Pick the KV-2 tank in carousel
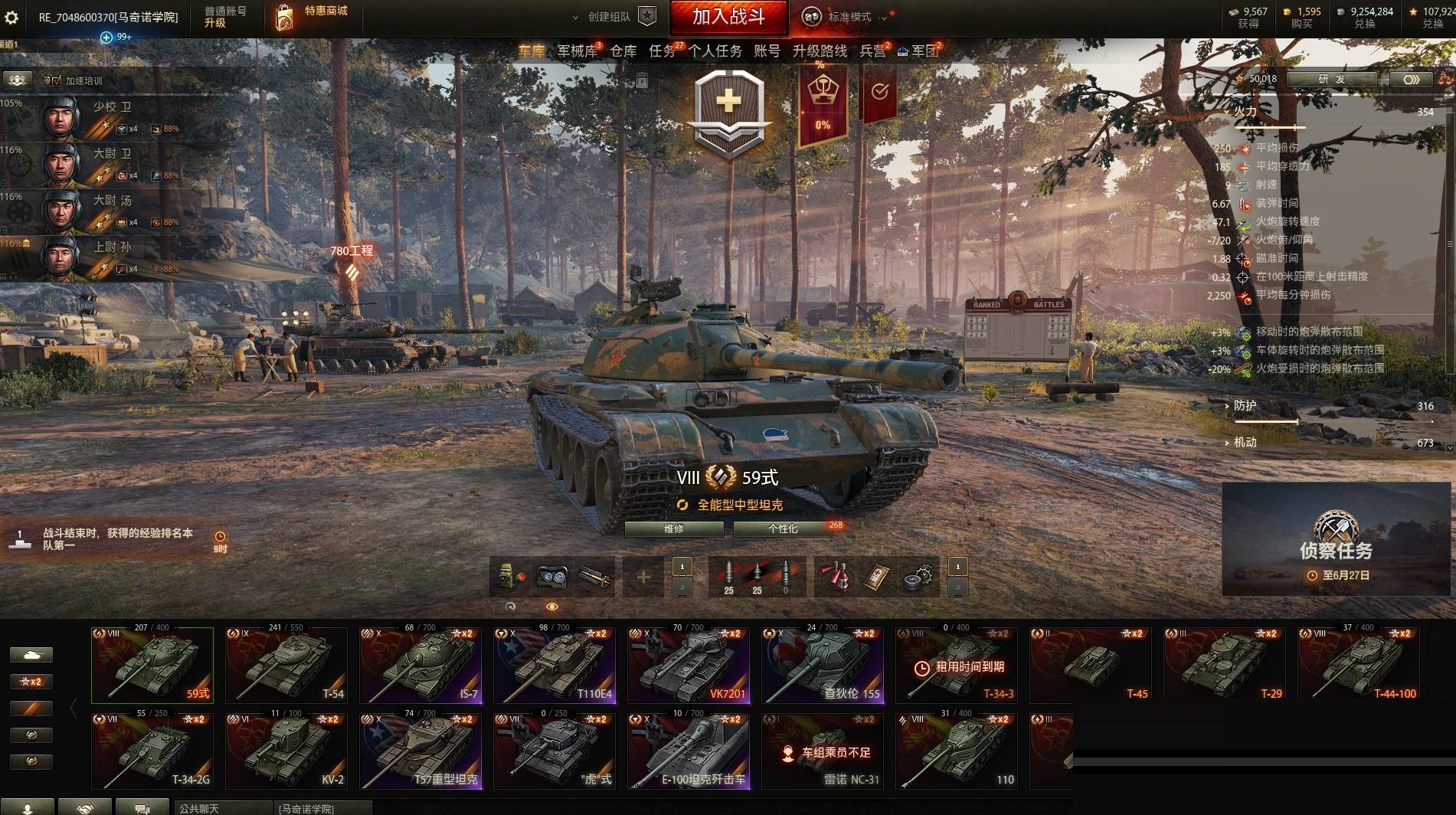This screenshot has width=1456, height=815. (286, 751)
